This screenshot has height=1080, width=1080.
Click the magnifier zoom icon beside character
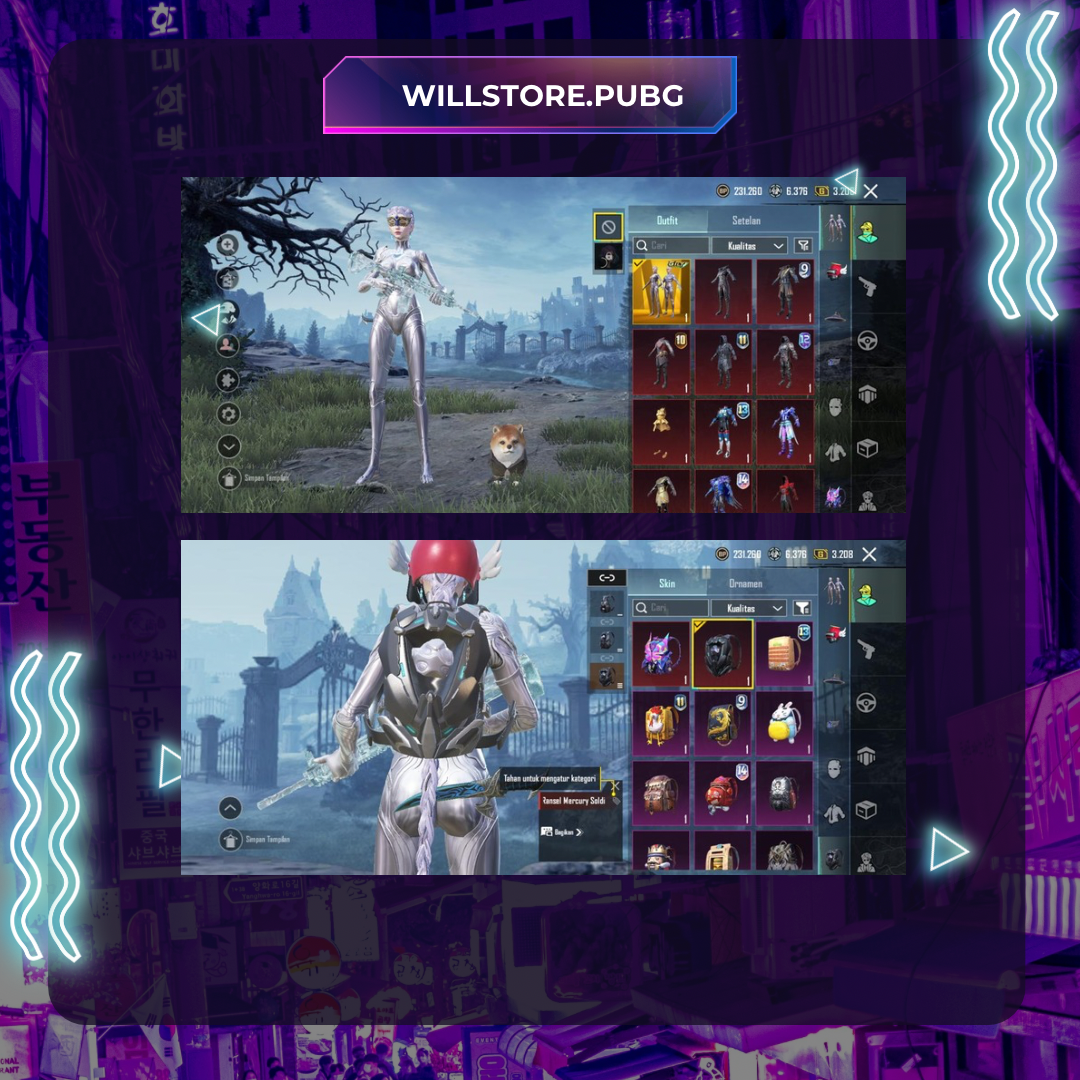click(229, 245)
